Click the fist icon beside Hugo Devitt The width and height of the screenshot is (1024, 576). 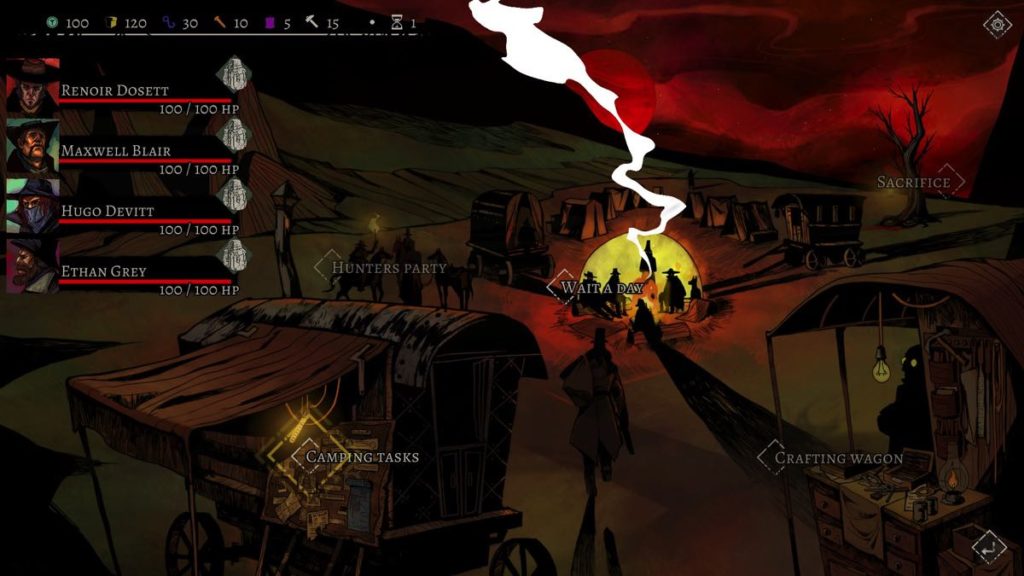coord(233,194)
